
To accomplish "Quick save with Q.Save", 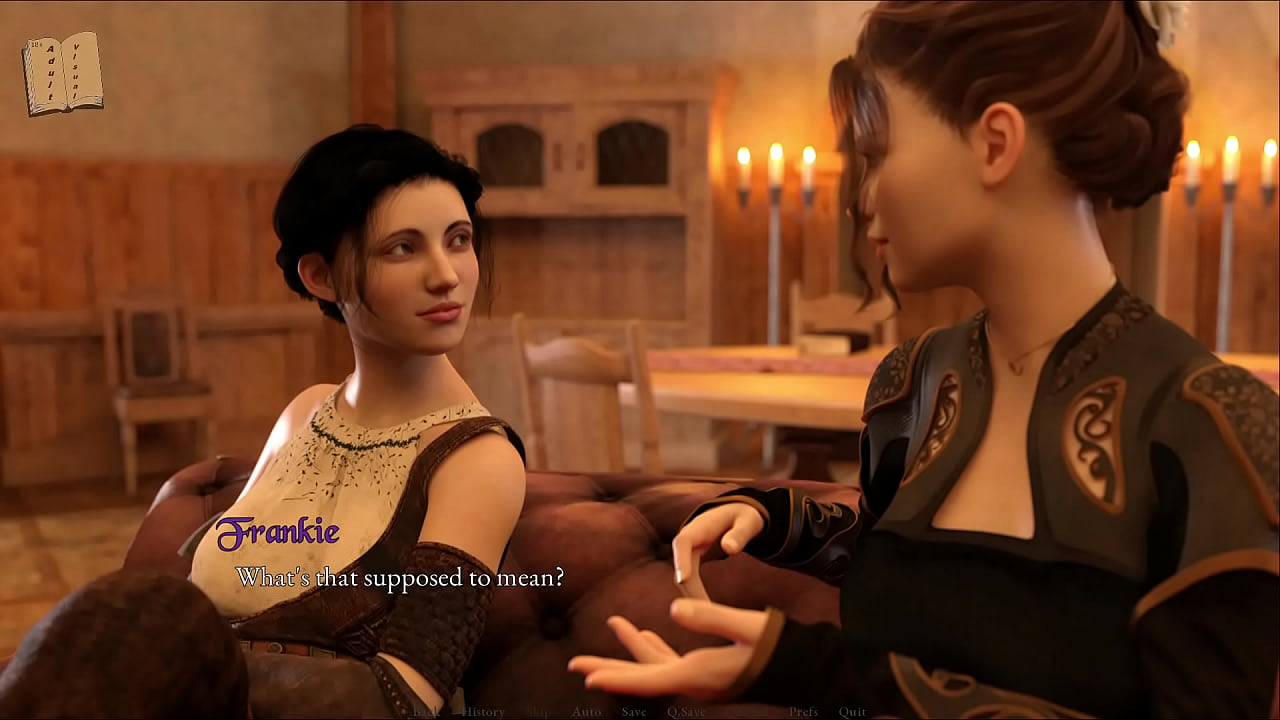I will tap(686, 712).
